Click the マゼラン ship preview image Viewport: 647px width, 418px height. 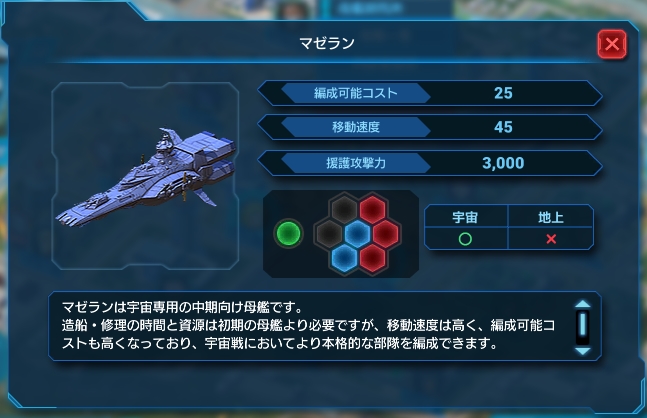[x=150, y=177]
